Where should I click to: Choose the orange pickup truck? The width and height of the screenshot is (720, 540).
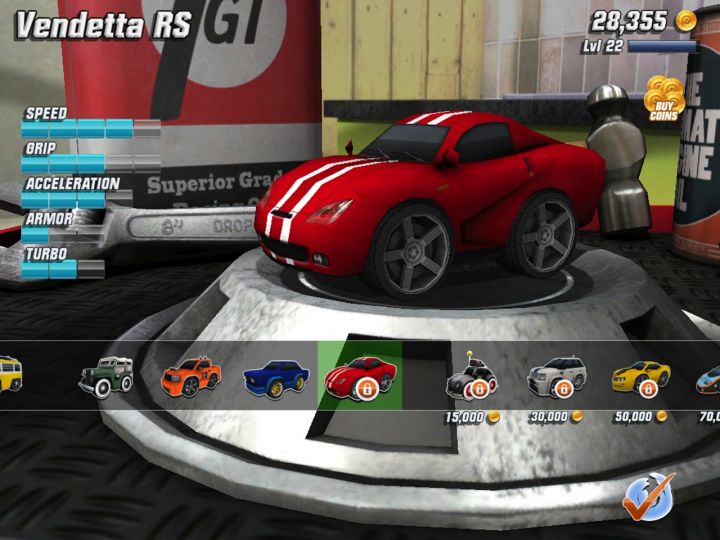point(188,378)
